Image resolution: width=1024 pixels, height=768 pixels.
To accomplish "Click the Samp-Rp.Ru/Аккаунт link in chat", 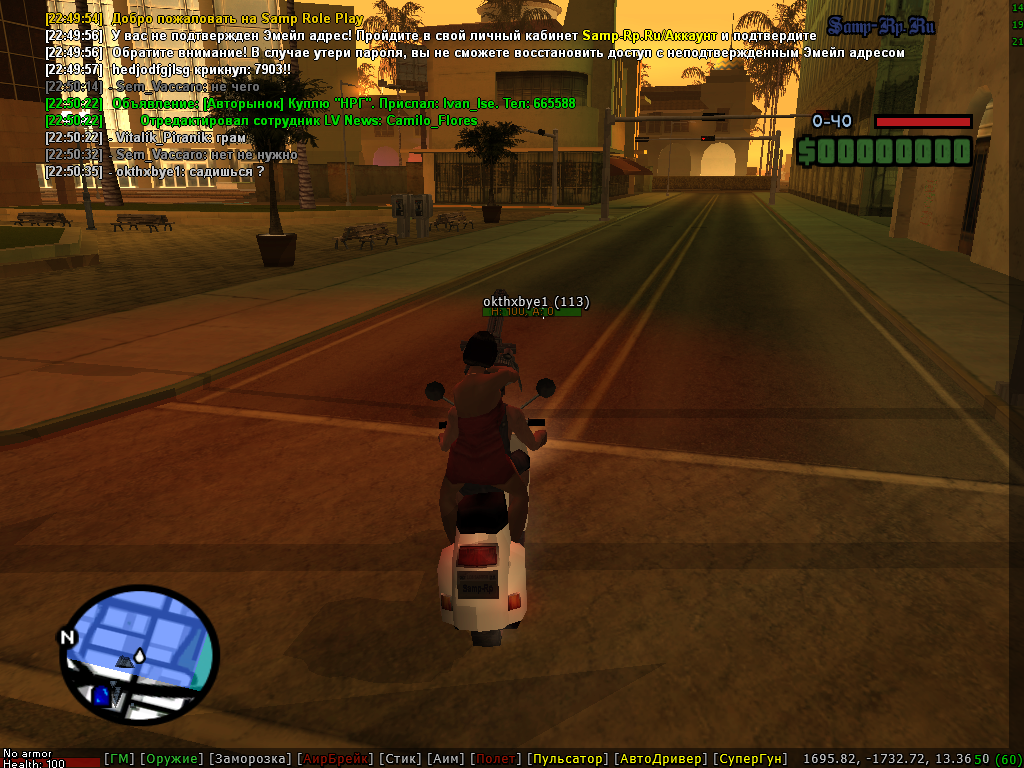I will tap(649, 35).
